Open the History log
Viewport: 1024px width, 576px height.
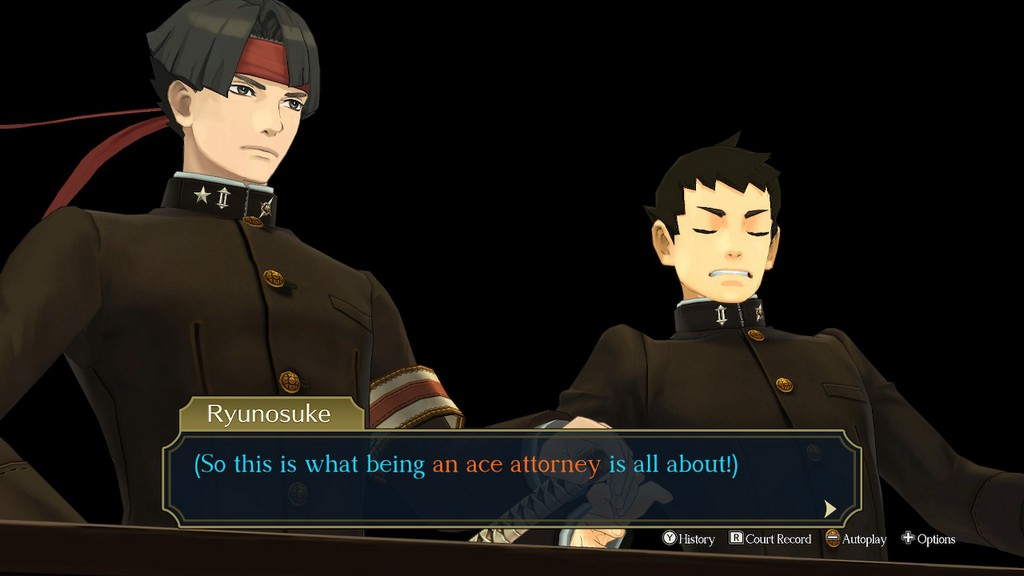coord(689,539)
